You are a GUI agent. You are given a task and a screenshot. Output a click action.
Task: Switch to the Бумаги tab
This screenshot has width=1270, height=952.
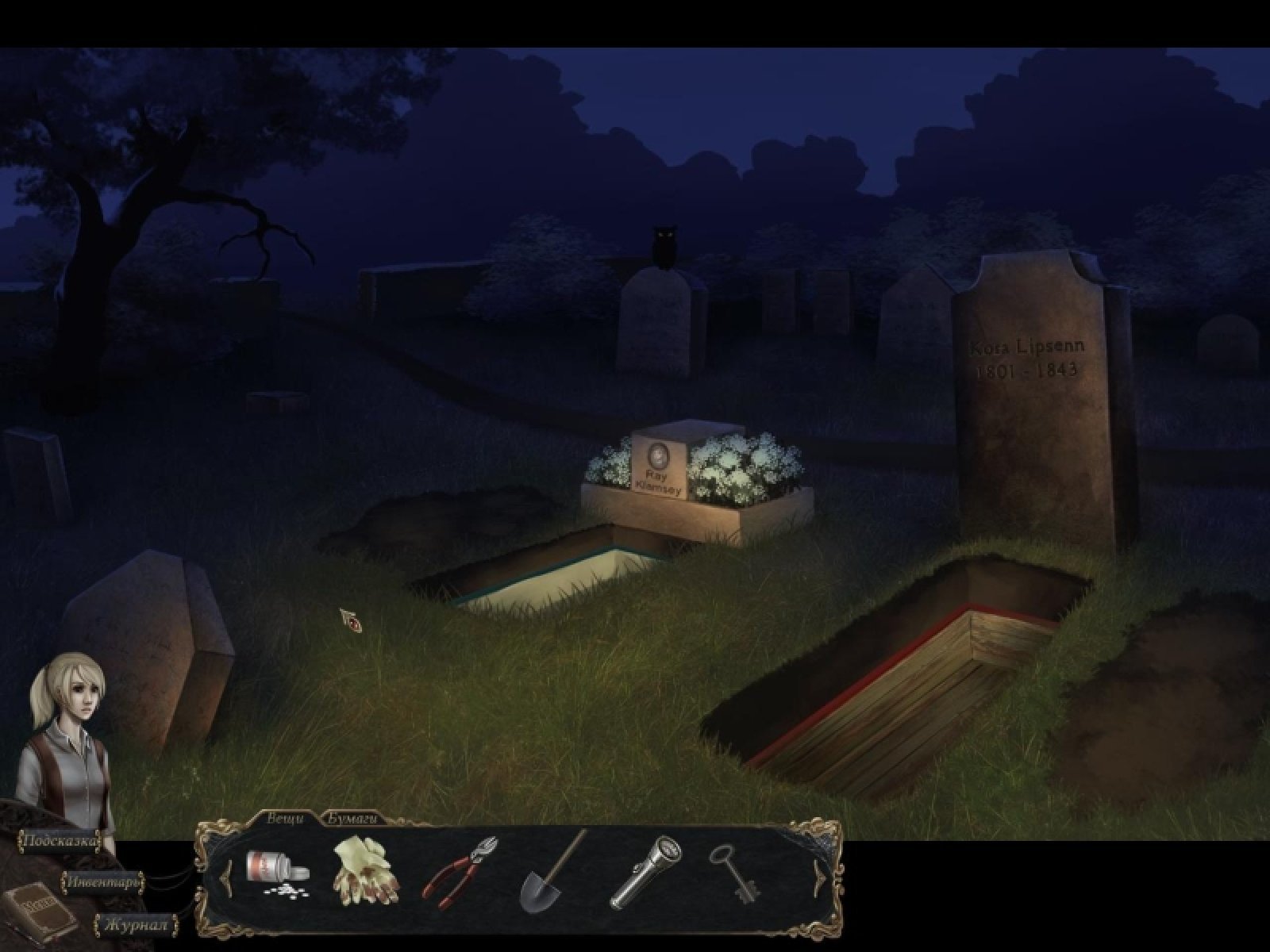(x=350, y=820)
